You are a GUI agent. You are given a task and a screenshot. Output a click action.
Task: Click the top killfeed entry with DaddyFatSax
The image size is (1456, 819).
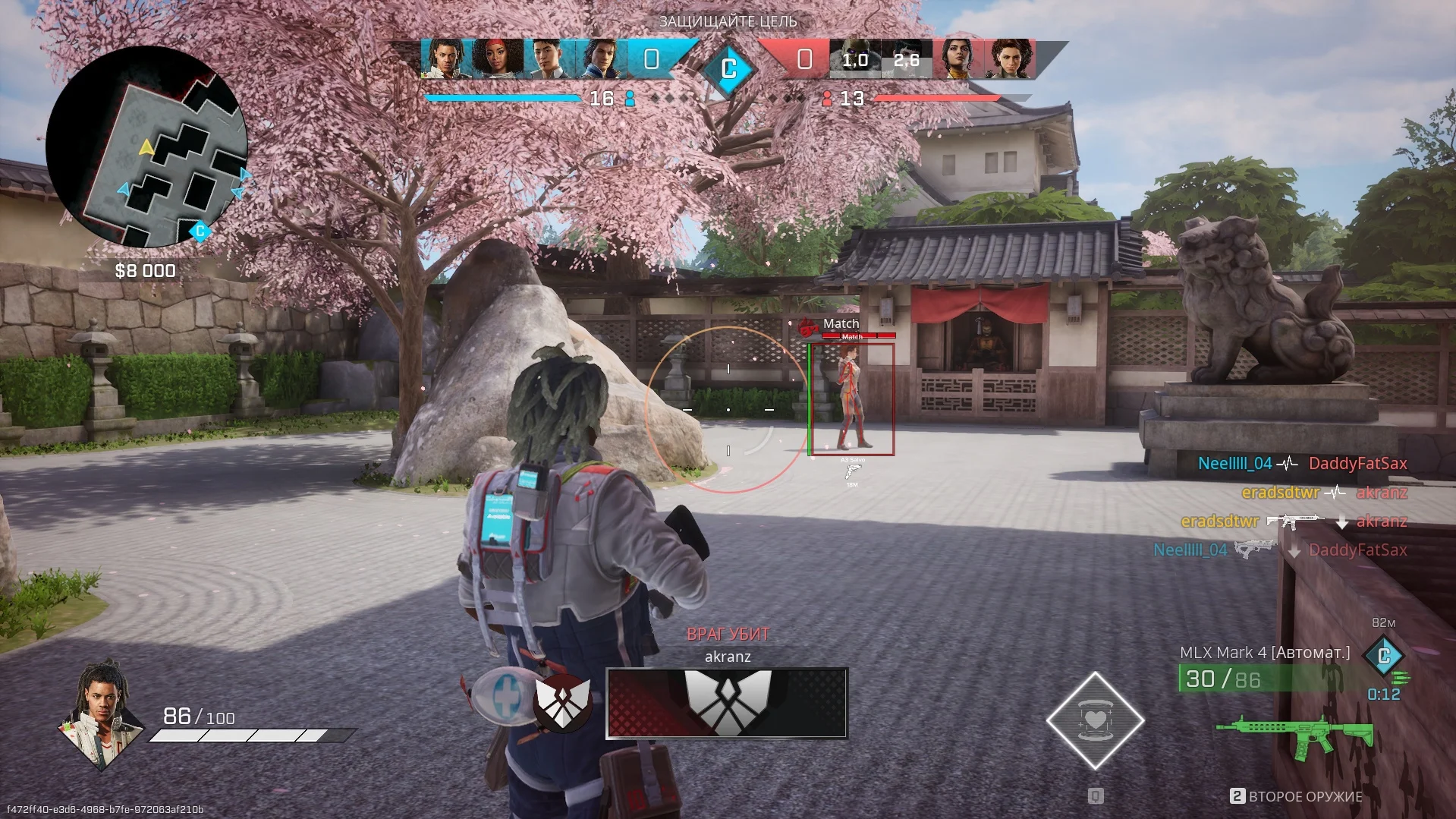pos(1302,463)
